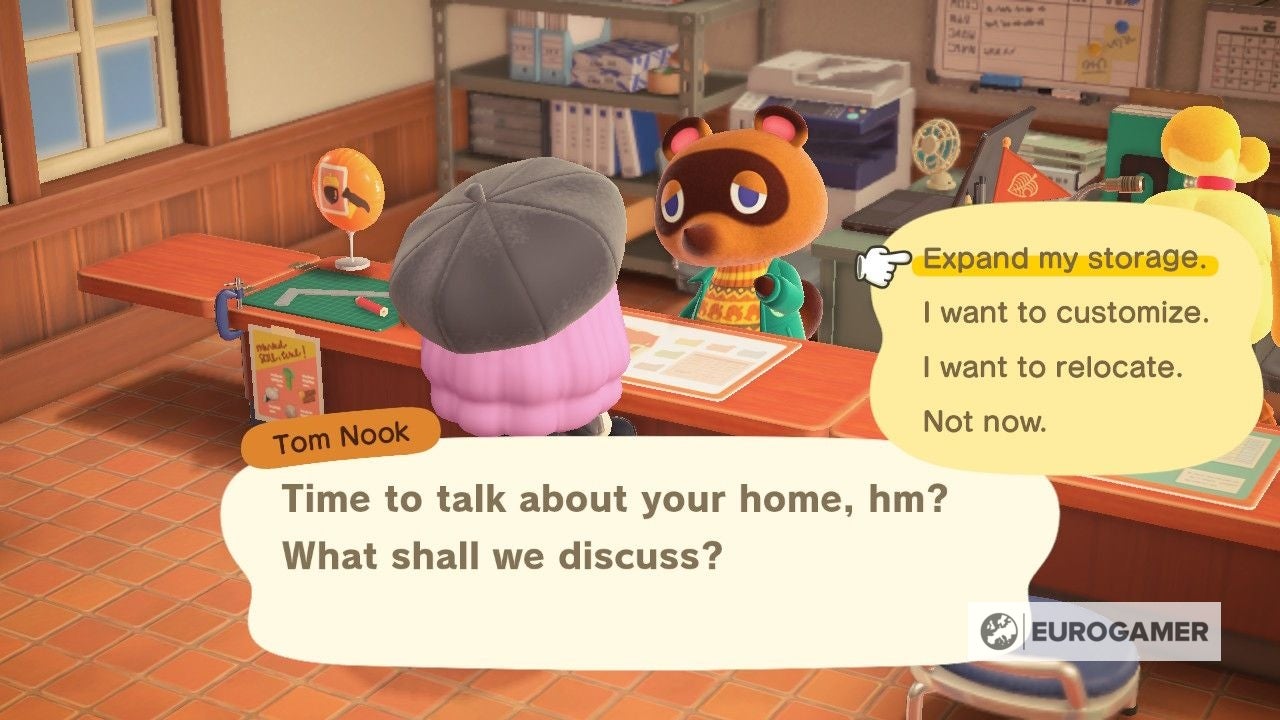Select the Expand my storage option

(1066, 258)
